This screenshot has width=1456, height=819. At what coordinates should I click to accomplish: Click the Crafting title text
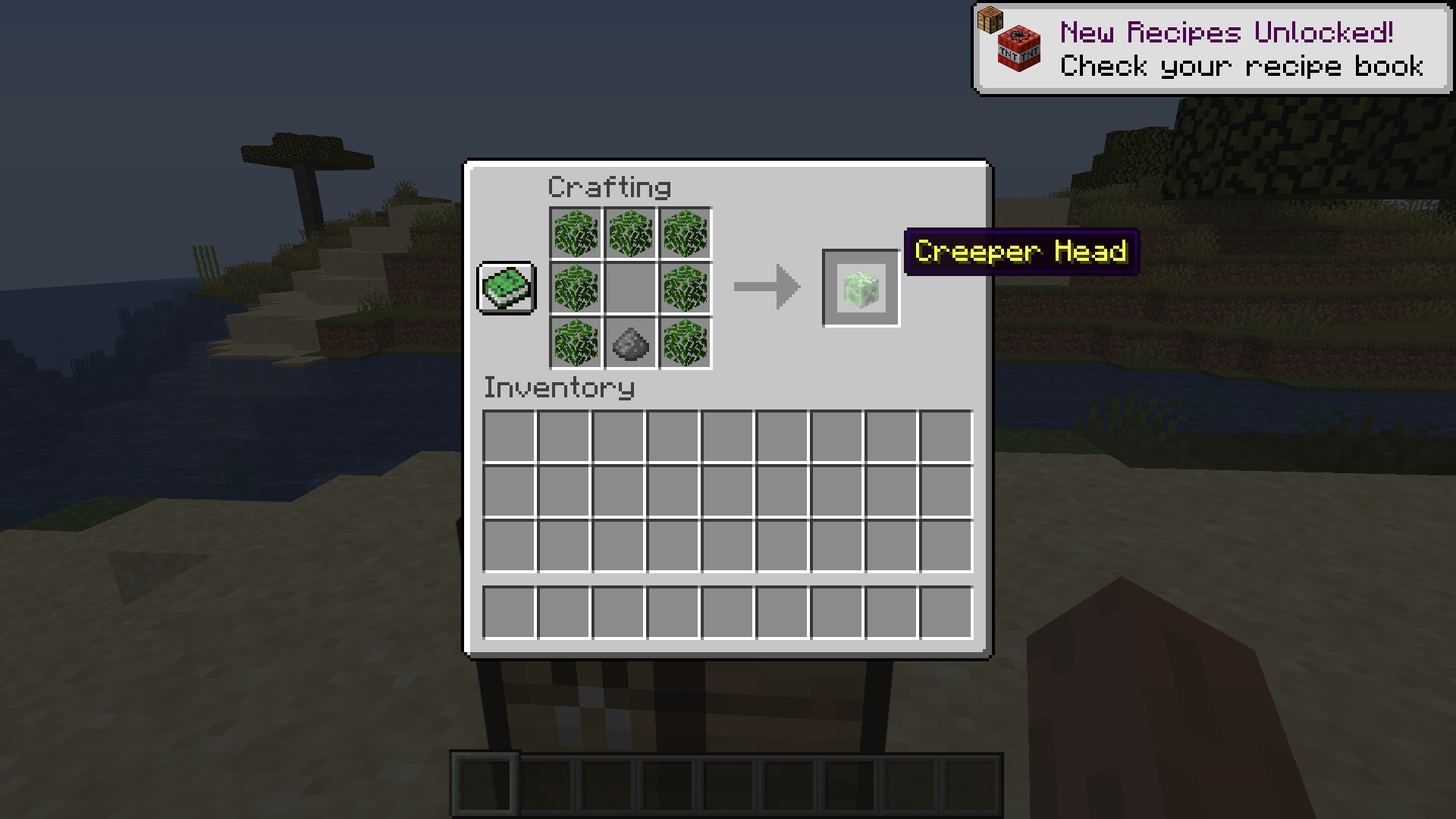(x=609, y=186)
